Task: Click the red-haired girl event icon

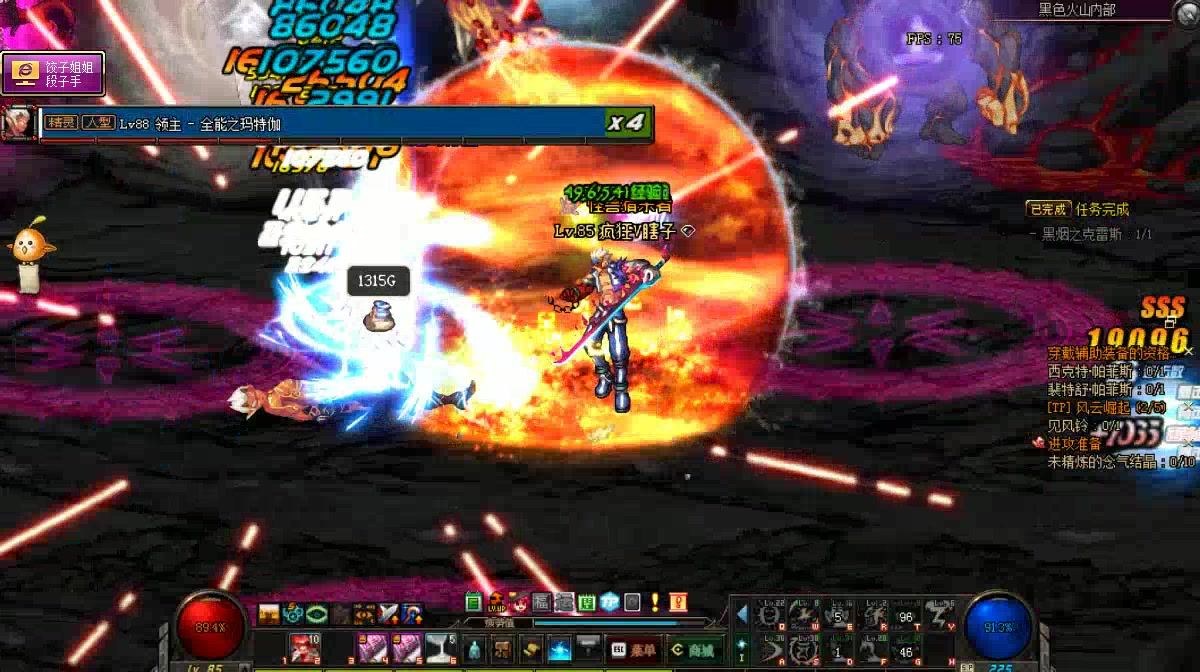Action: coord(520,602)
